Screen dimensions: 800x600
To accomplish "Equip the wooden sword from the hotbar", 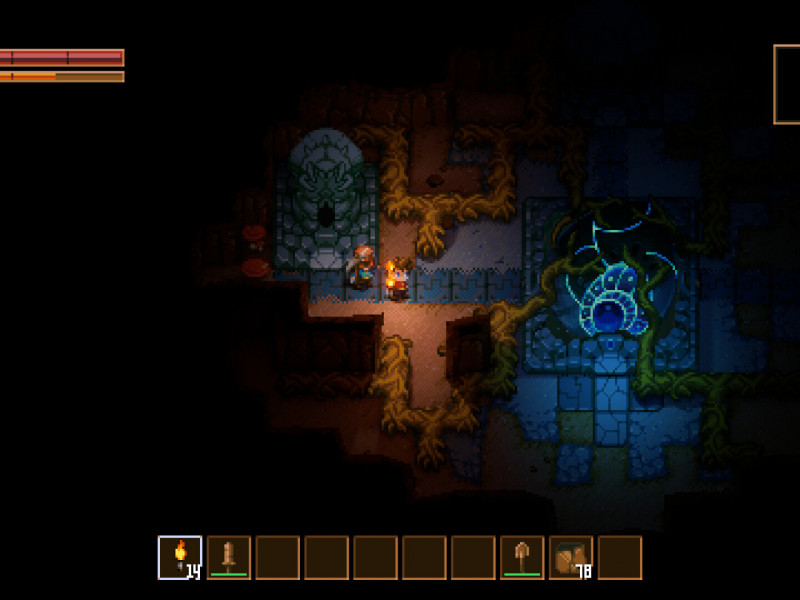I will (229, 558).
